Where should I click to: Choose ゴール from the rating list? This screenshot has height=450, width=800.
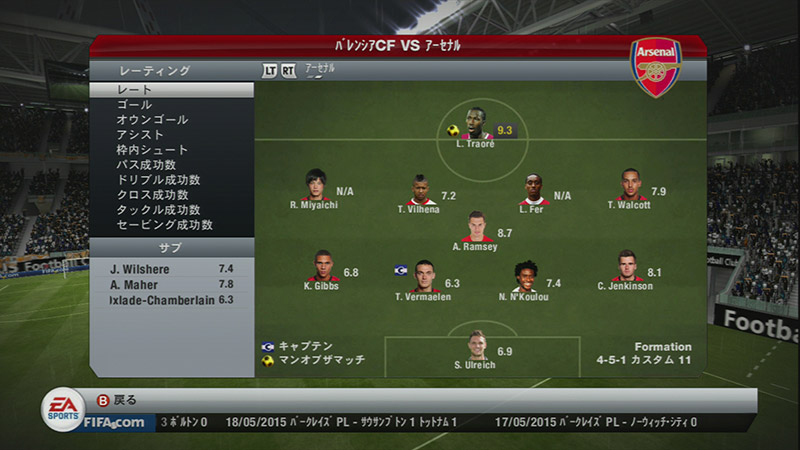pos(170,105)
